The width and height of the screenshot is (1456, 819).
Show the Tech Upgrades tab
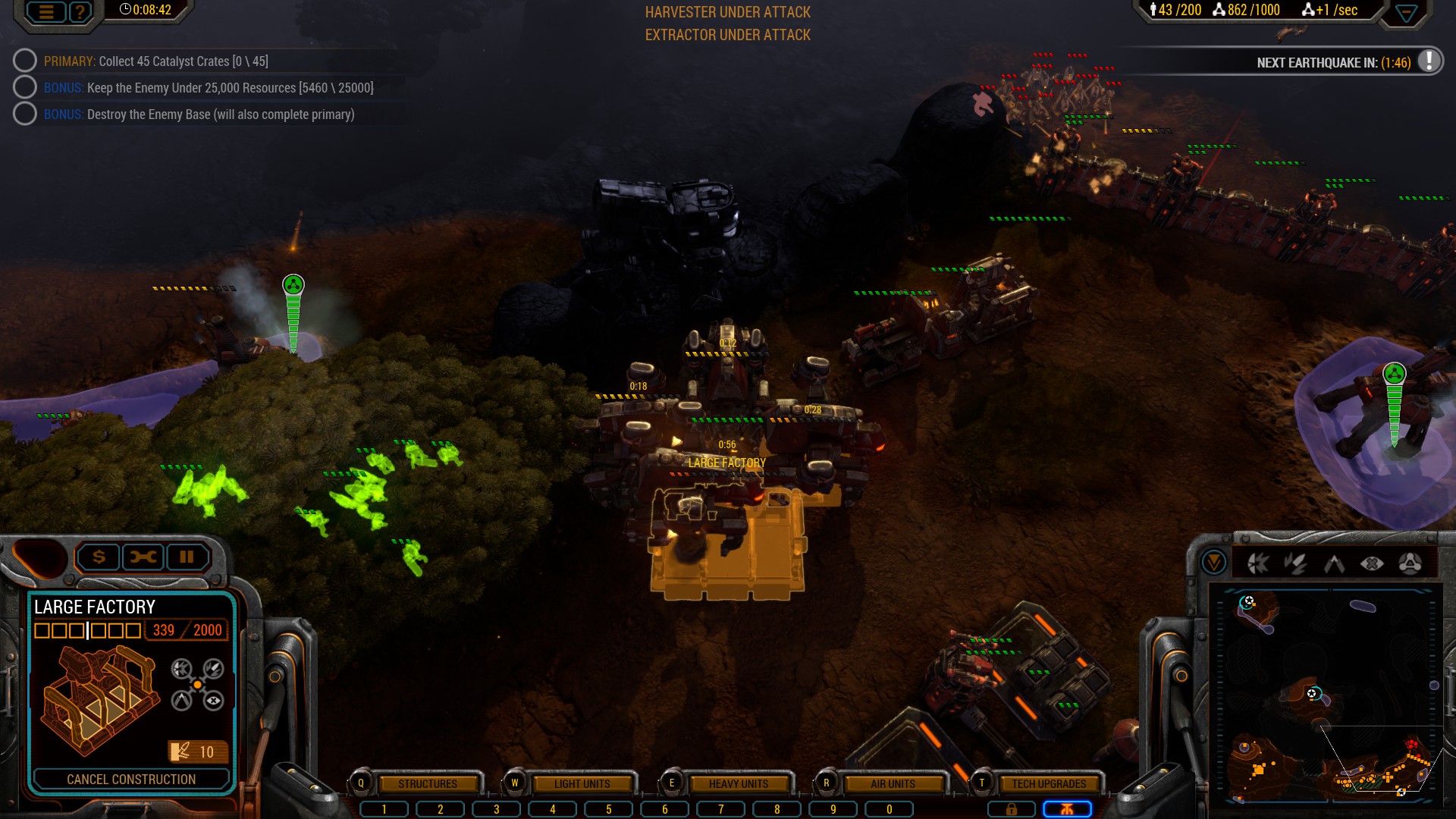tap(1048, 783)
